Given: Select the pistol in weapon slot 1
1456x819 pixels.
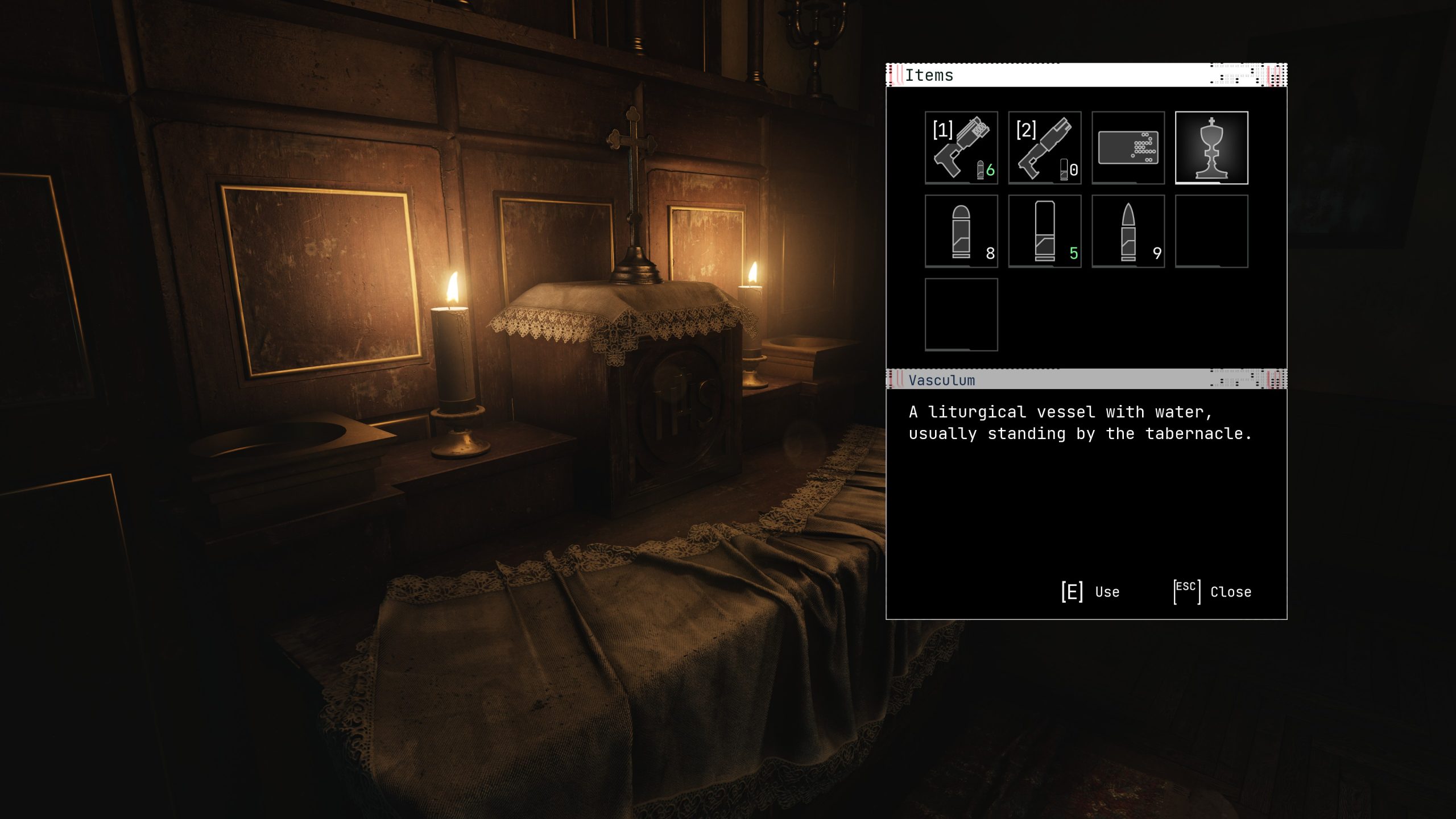Looking at the screenshot, I should [961, 148].
